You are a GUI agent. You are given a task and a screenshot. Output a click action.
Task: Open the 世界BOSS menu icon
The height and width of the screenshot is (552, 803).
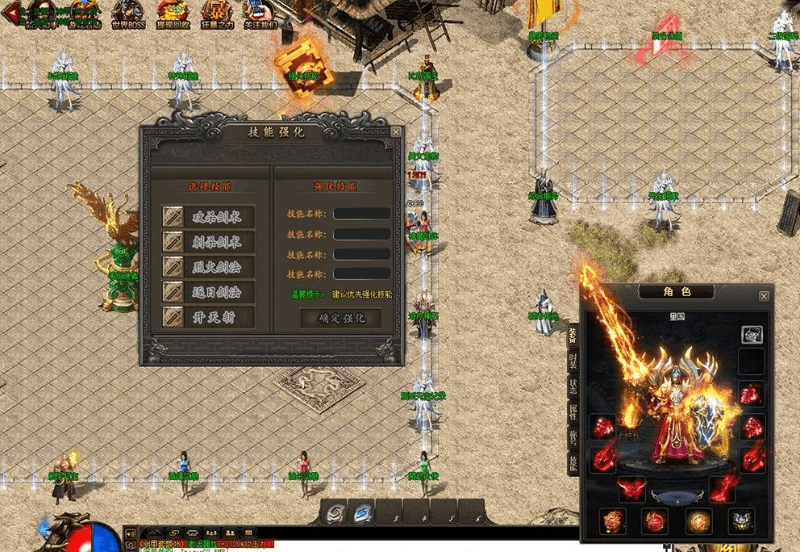click(x=128, y=13)
